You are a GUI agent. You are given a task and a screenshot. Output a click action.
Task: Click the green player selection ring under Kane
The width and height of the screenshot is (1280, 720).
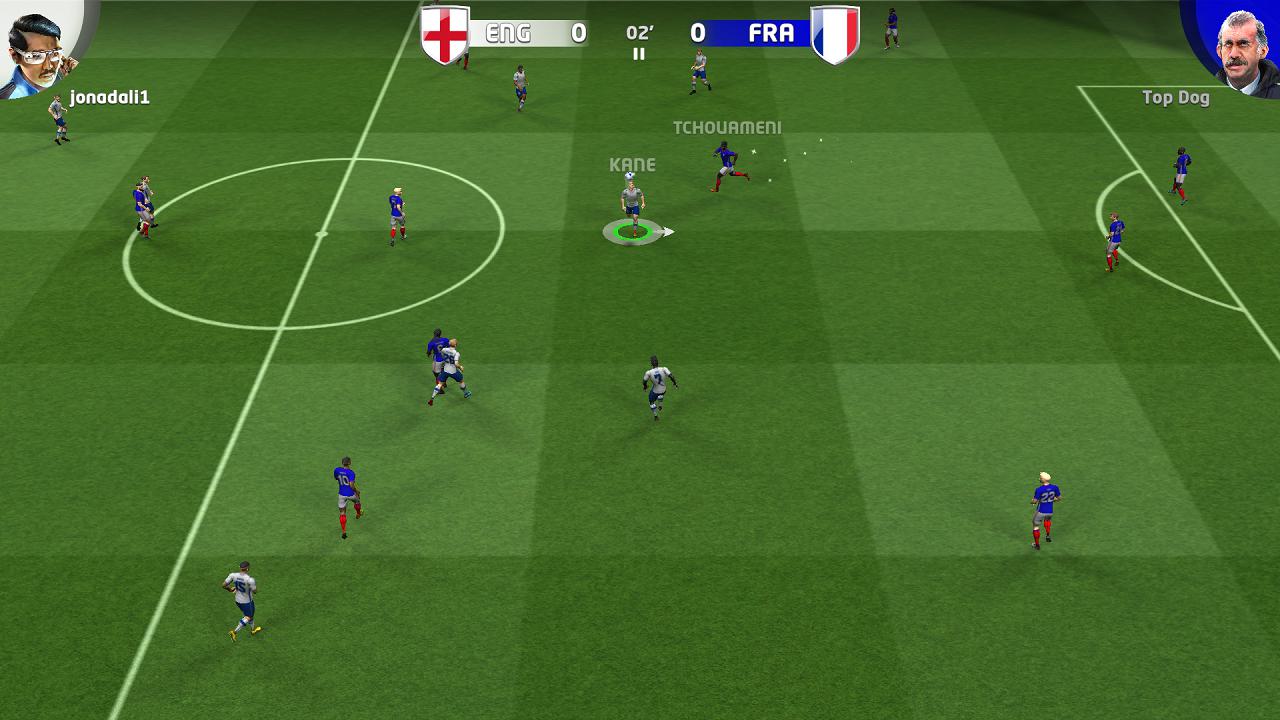630,232
